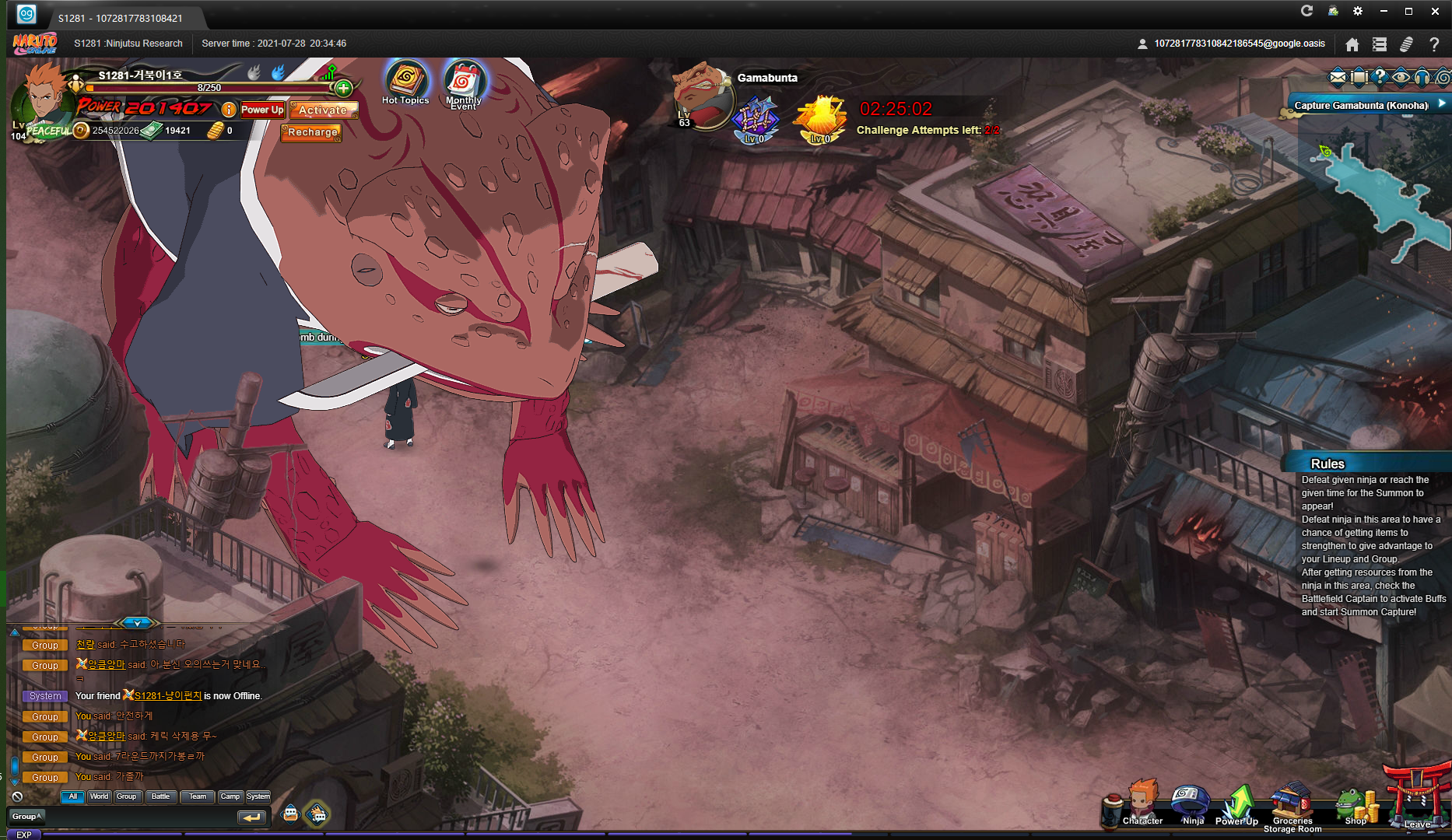The image size is (1452, 840).
Task: Open the Recharge button
Action: click(x=311, y=132)
